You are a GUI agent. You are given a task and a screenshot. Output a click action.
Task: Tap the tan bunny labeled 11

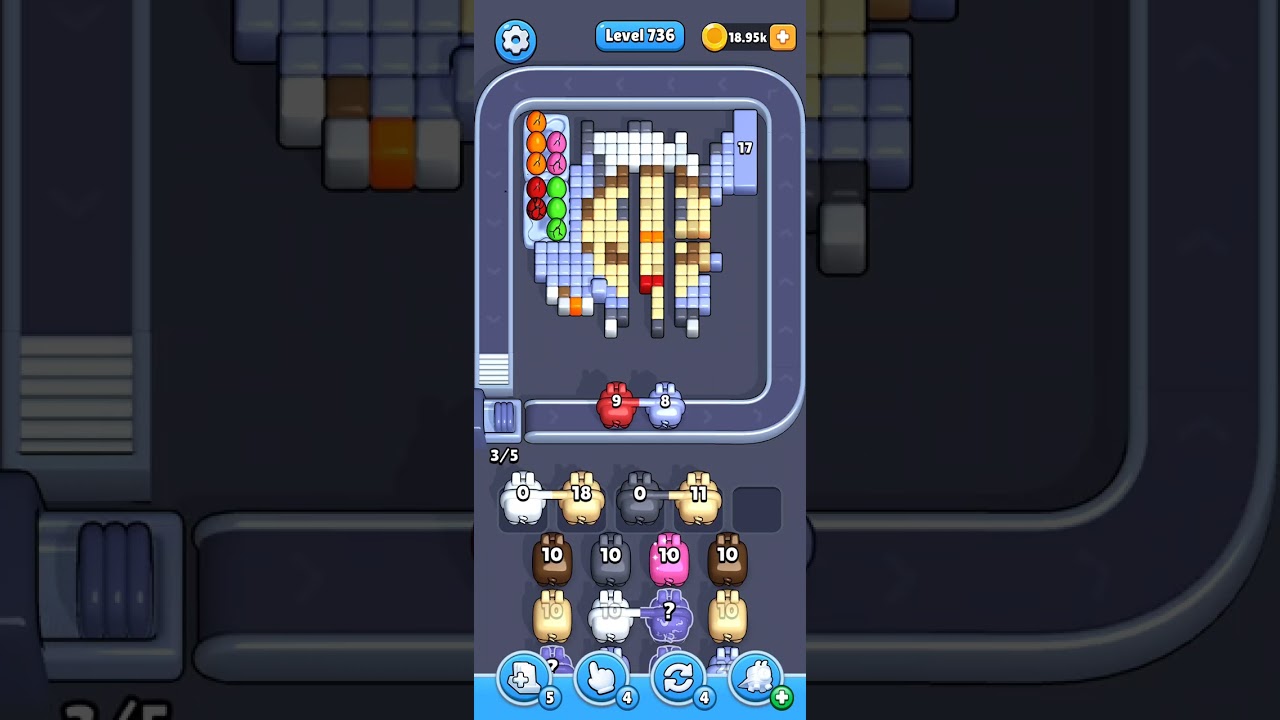(698, 499)
